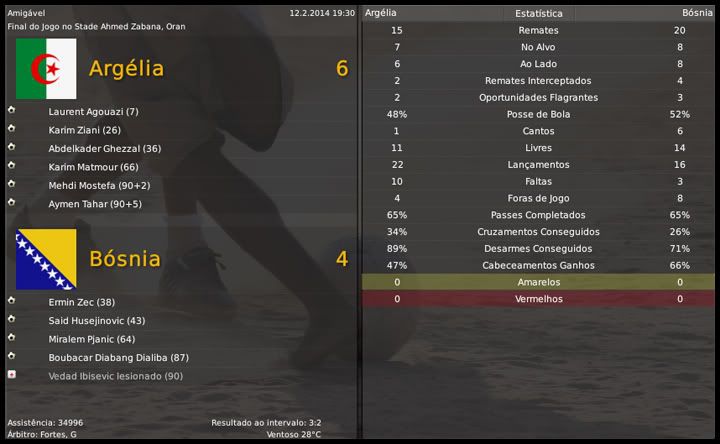This screenshot has height=444, width=720.
Task: Show Mehdi Mostefa's player page
Action: (x=99, y=185)
